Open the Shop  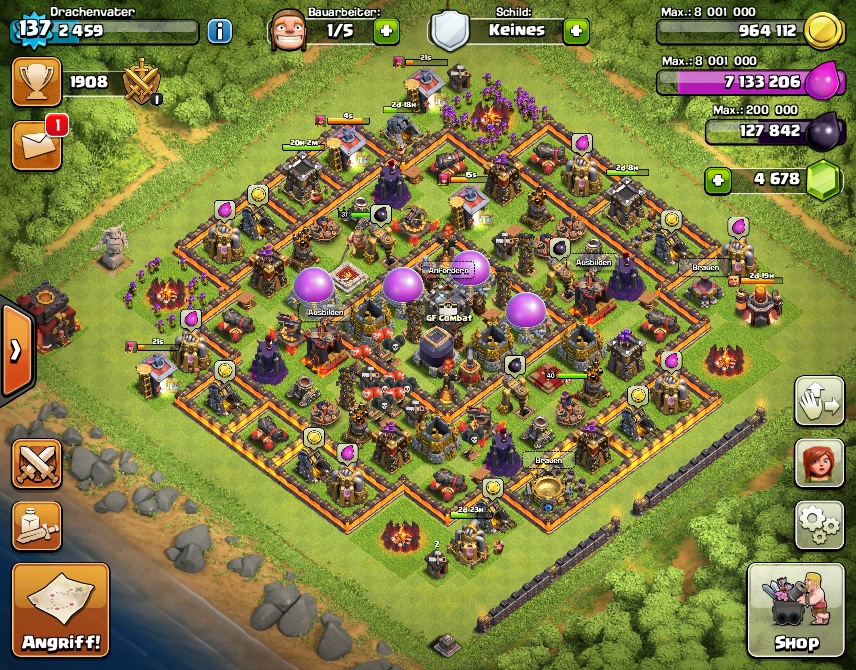pyautogui.click(x=795, y=609)
